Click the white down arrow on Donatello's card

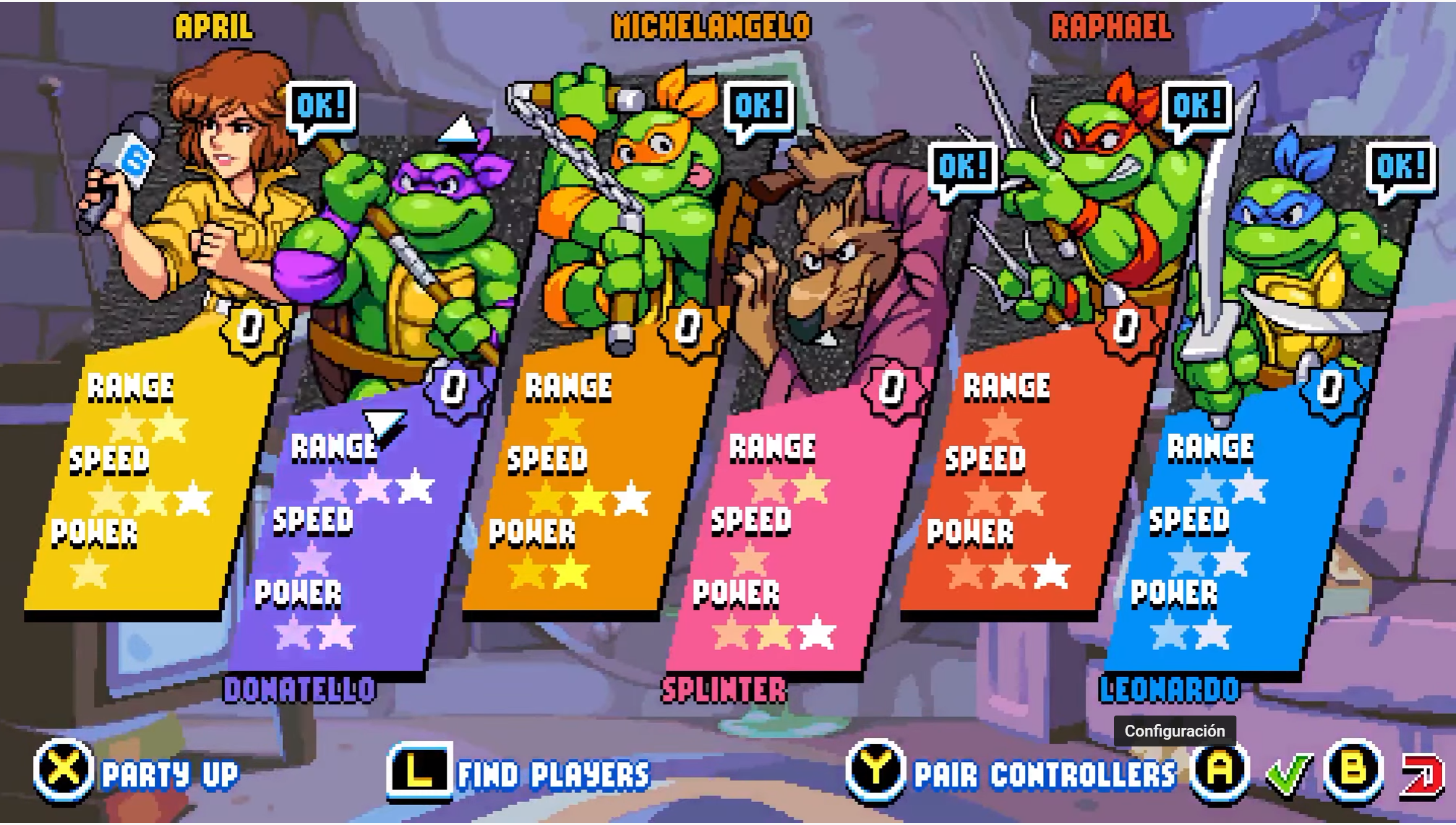point(383,425)
